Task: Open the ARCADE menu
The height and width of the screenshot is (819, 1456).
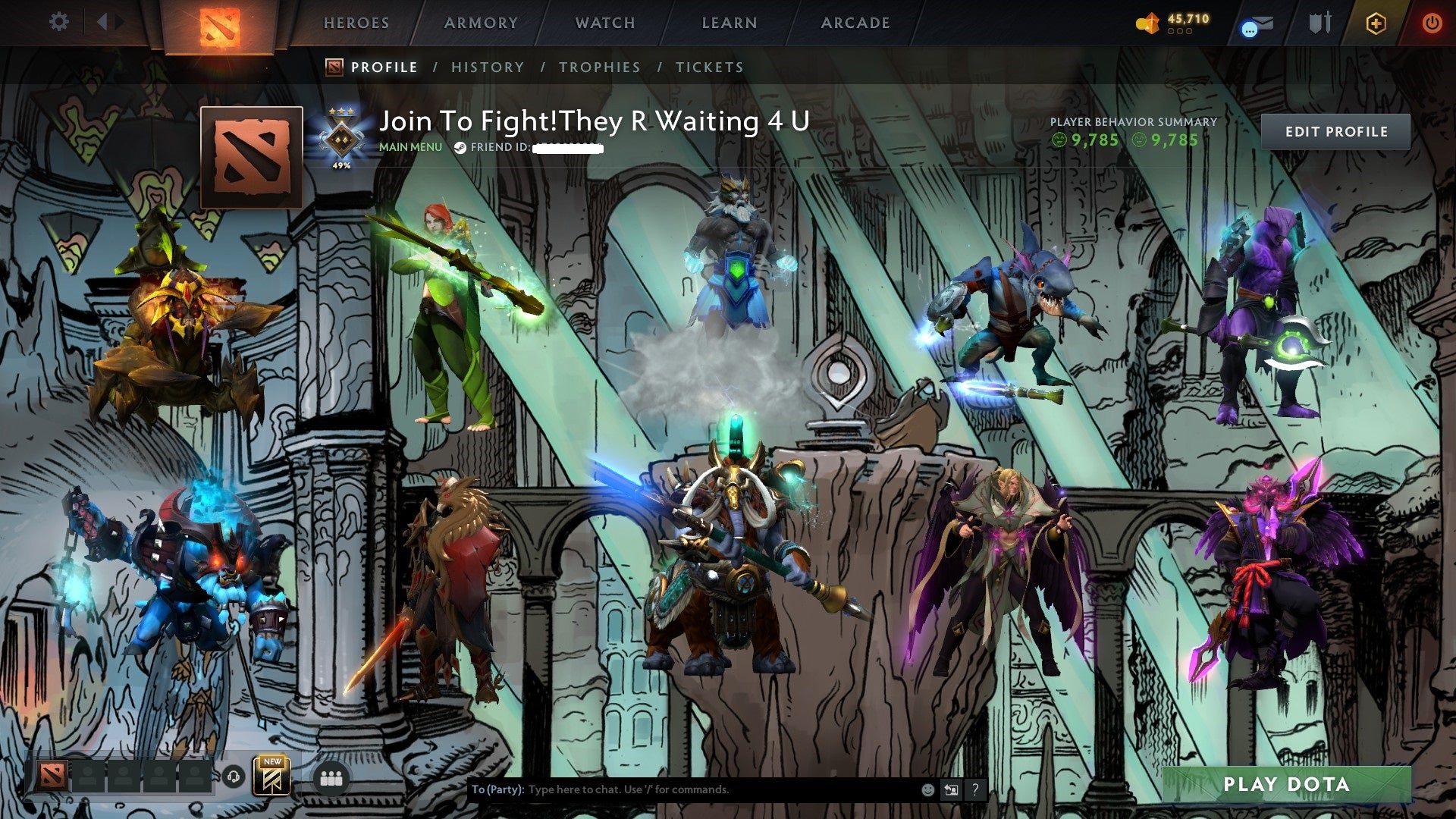Action: [x=855, y=23]
